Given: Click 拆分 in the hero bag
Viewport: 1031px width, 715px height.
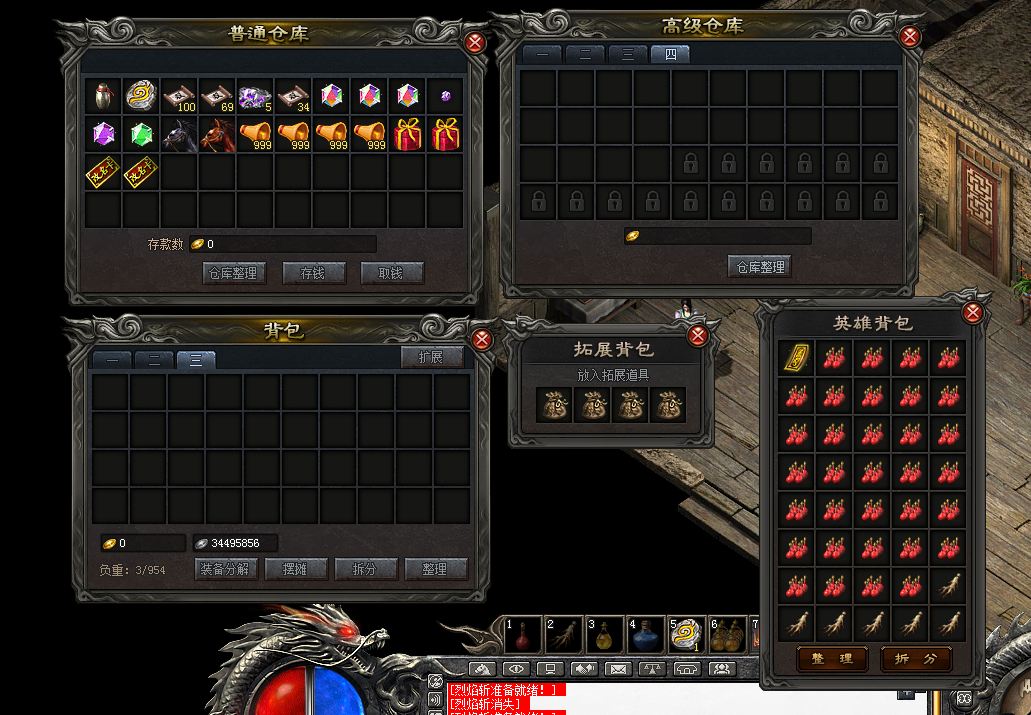Looking at the screenshot, I should [x=915, y=659].
